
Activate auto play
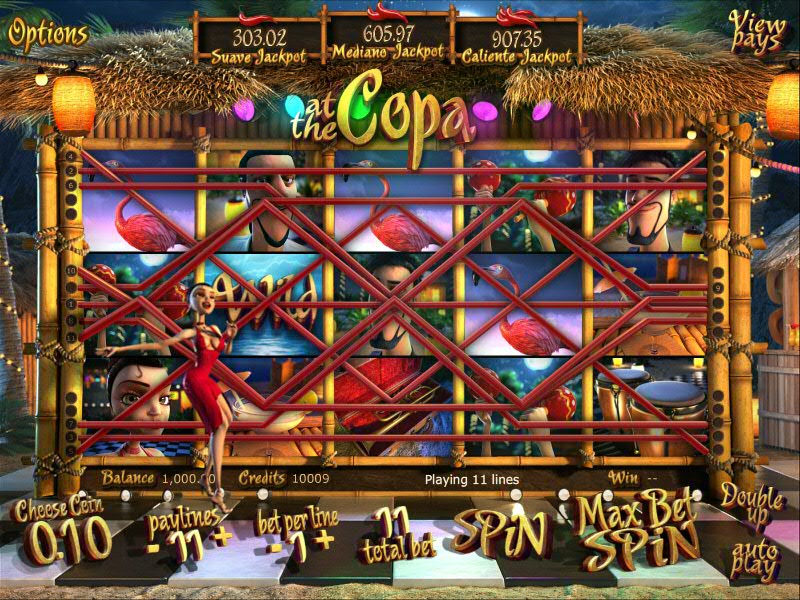[754, 560]
